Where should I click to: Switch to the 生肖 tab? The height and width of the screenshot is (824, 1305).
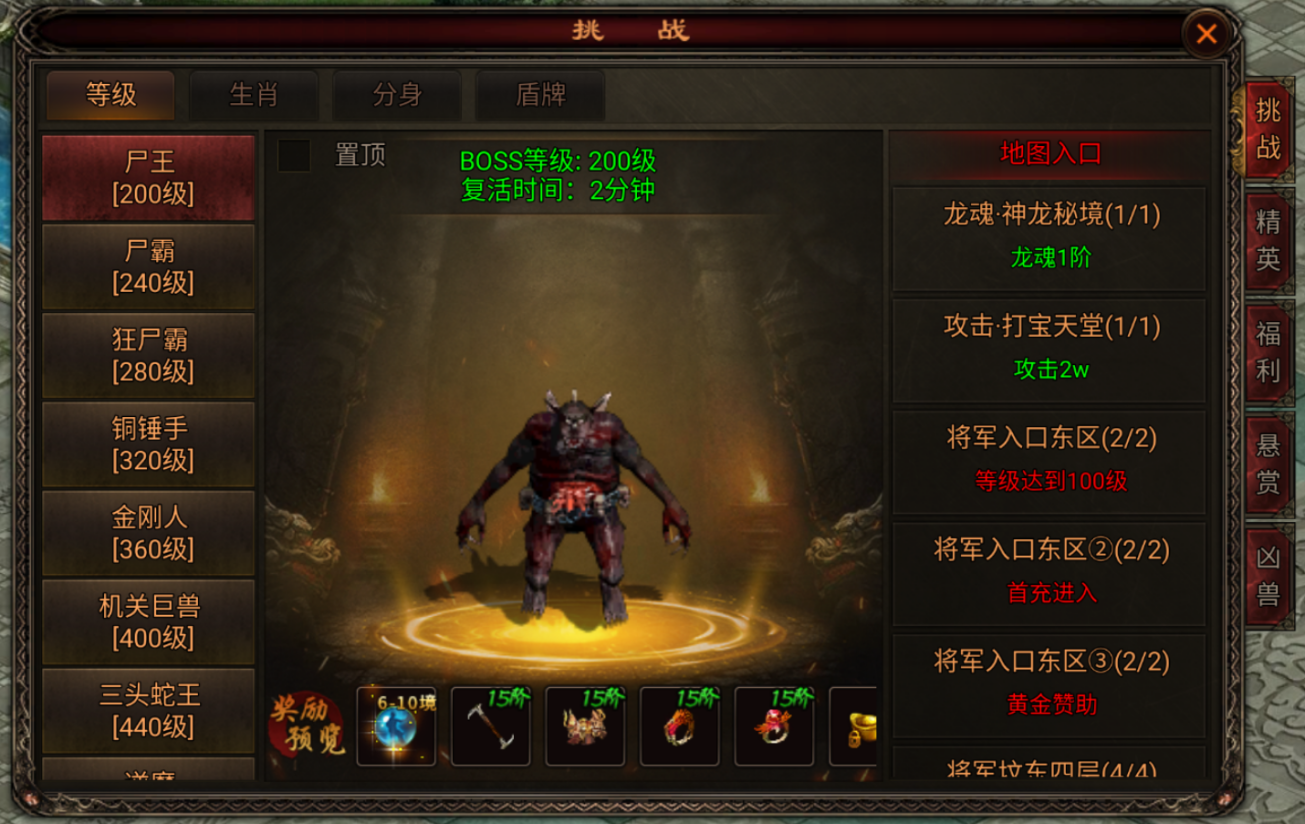click(254, 96)
